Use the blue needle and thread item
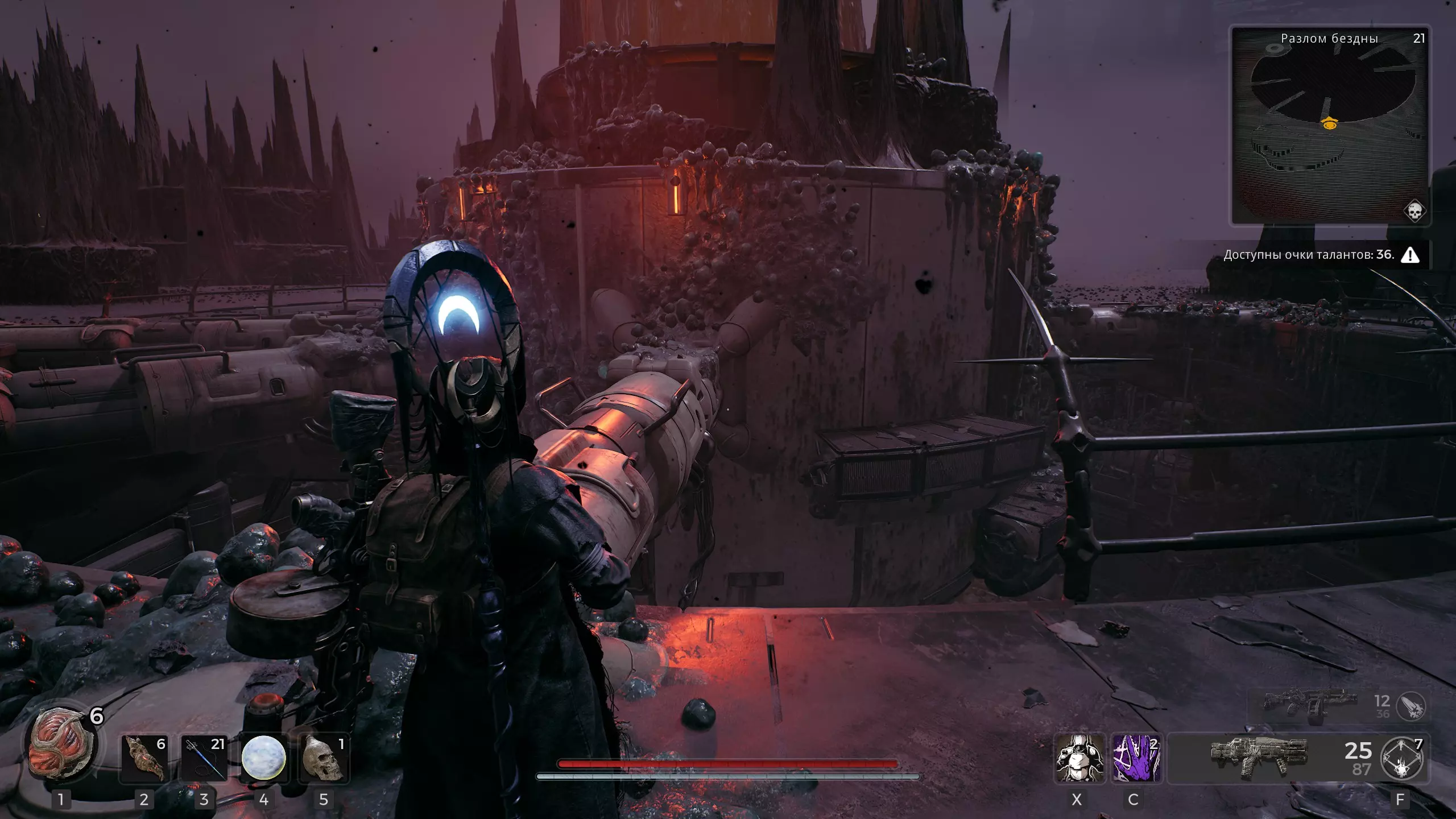Viewport: 1456px width, 819px height. click(204, 758)
